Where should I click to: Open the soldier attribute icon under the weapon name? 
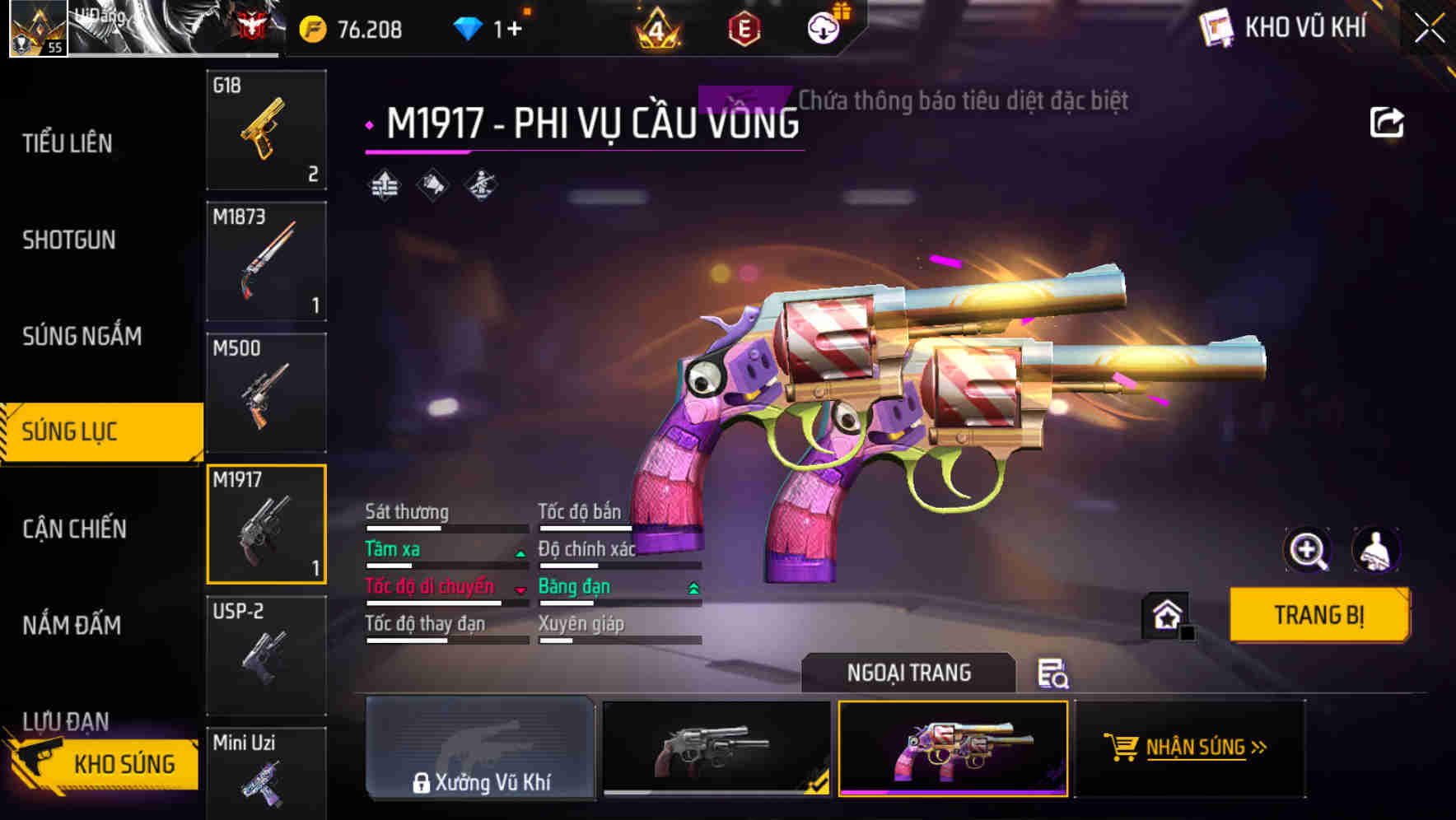pyautogui.click(x=481, y=187)
